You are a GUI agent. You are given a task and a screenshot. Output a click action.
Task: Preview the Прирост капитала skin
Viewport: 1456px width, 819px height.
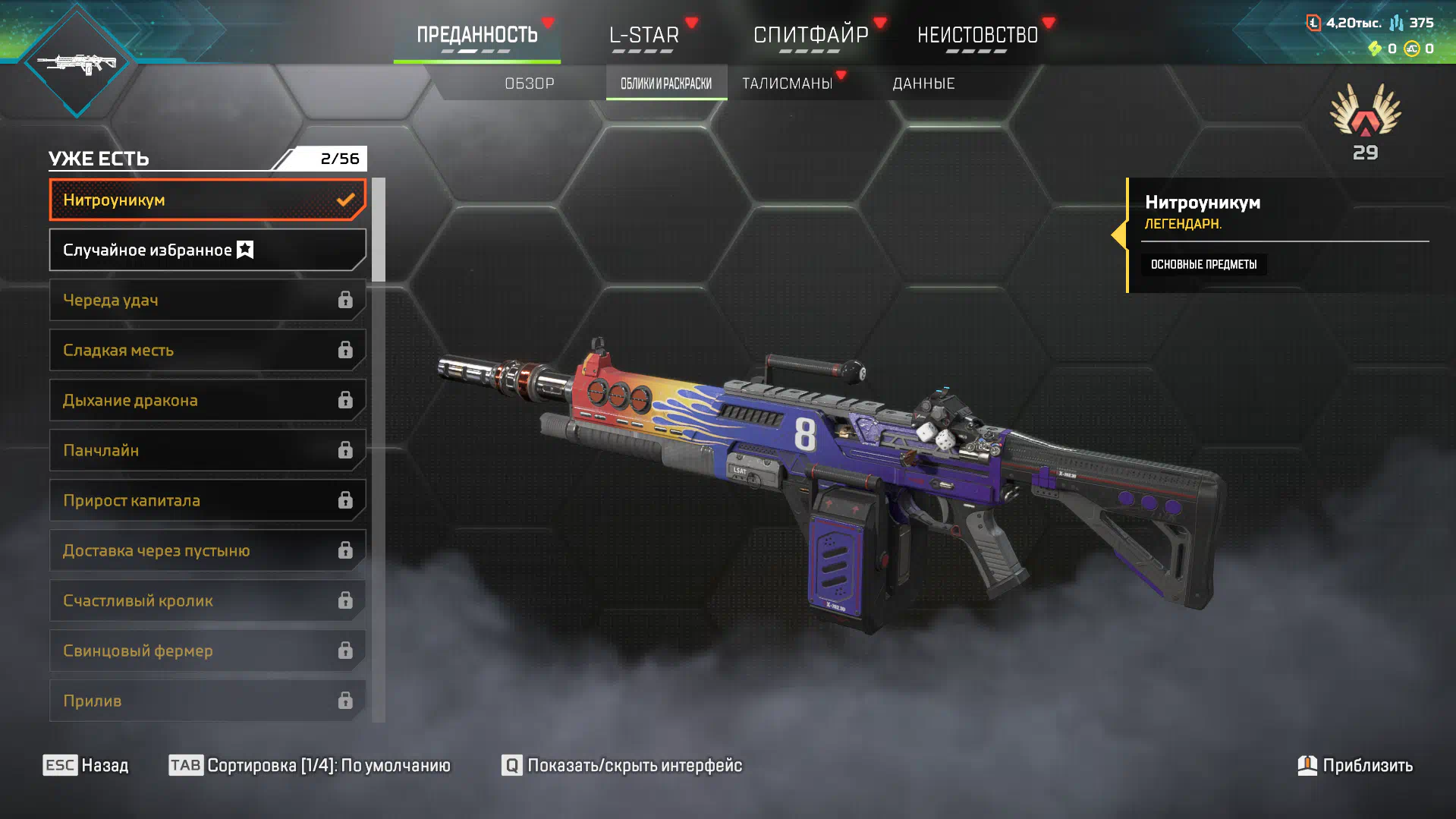(207, 501)
